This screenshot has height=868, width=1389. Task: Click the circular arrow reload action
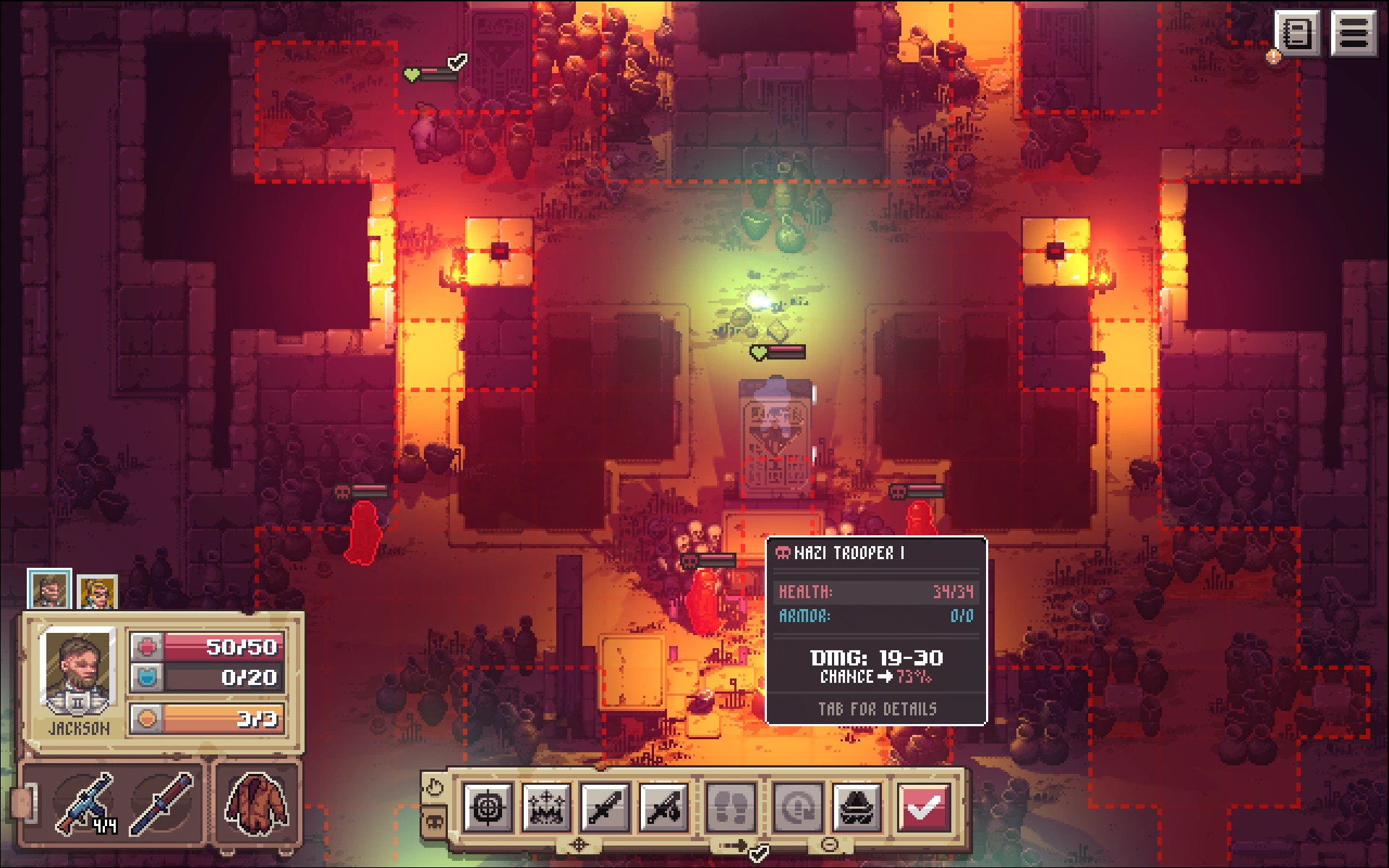click(x=797, y=807)
